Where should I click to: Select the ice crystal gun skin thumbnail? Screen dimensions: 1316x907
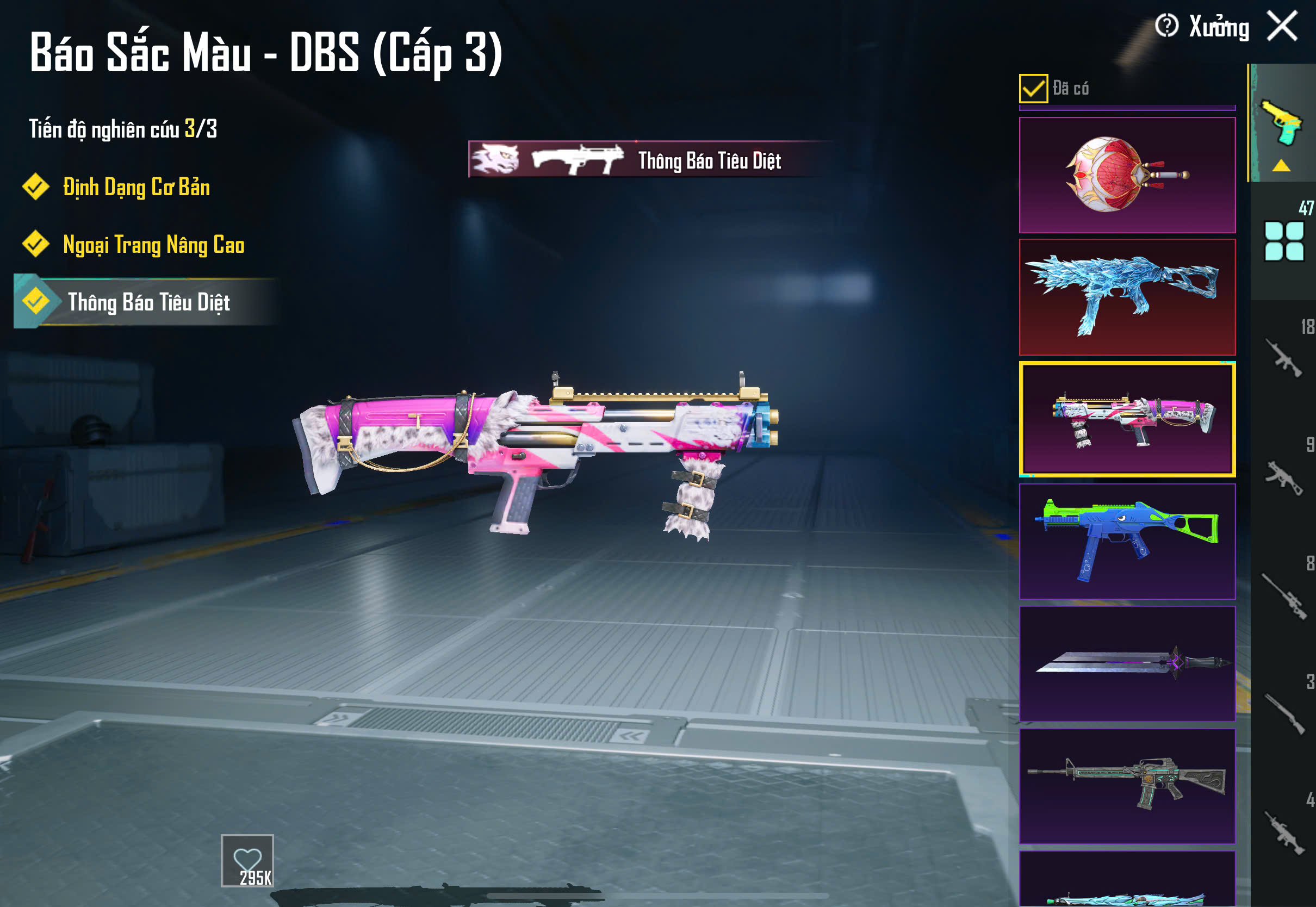click(x=1127, y=297)
